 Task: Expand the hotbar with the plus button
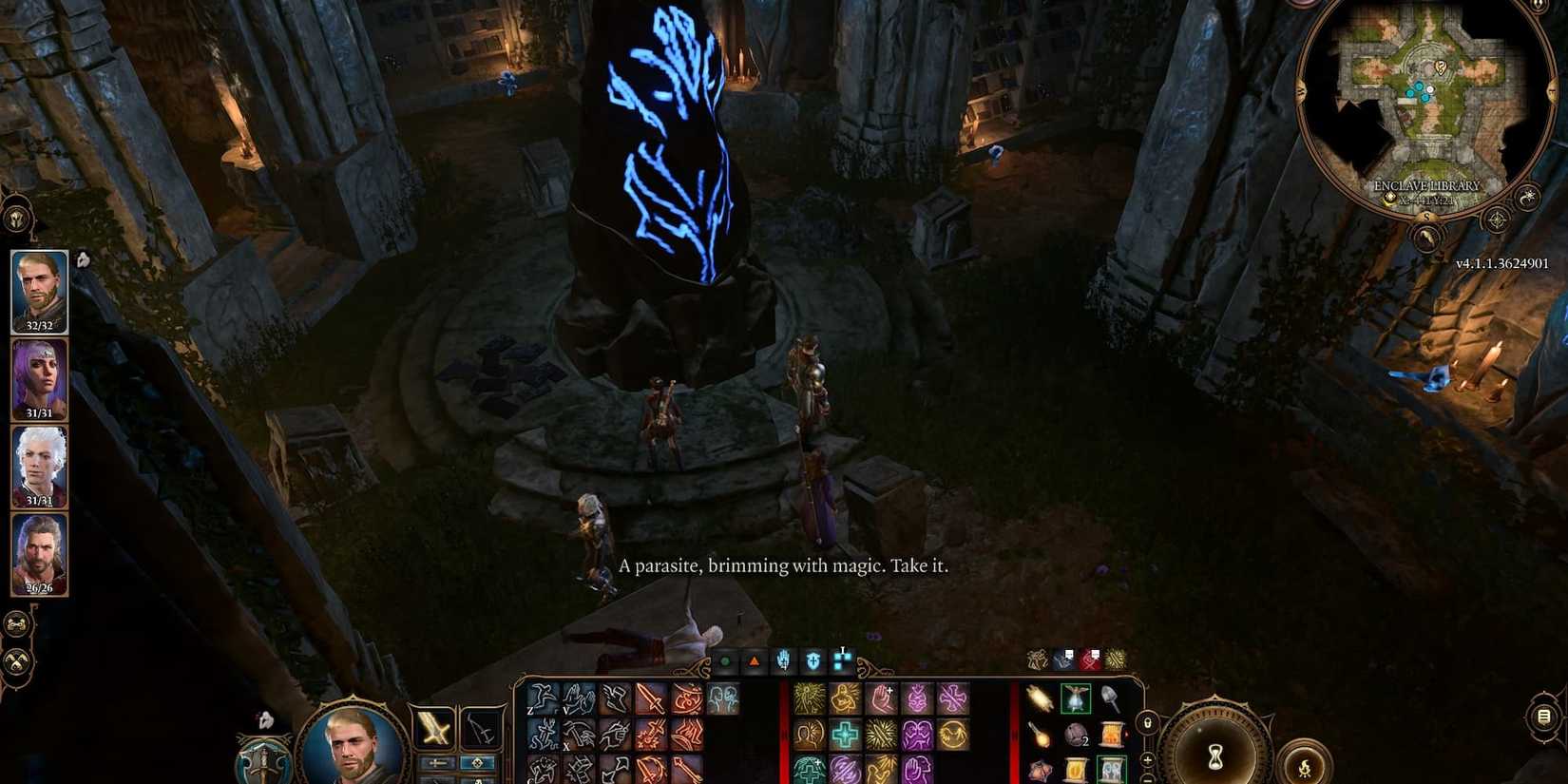pos(1147,759)
